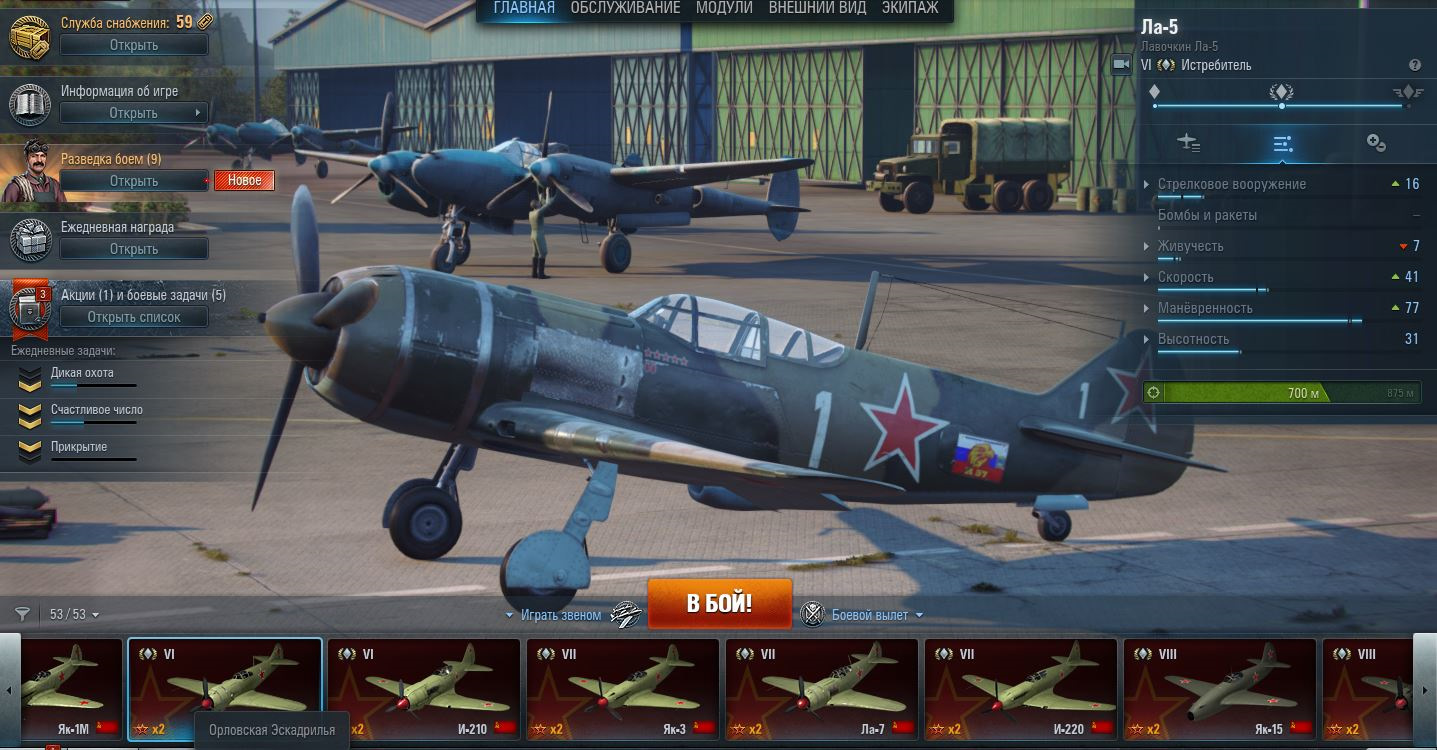This screenshot has height=750, width=1437.
Task: Open the Разведка боем event
Action: [134, 181]
